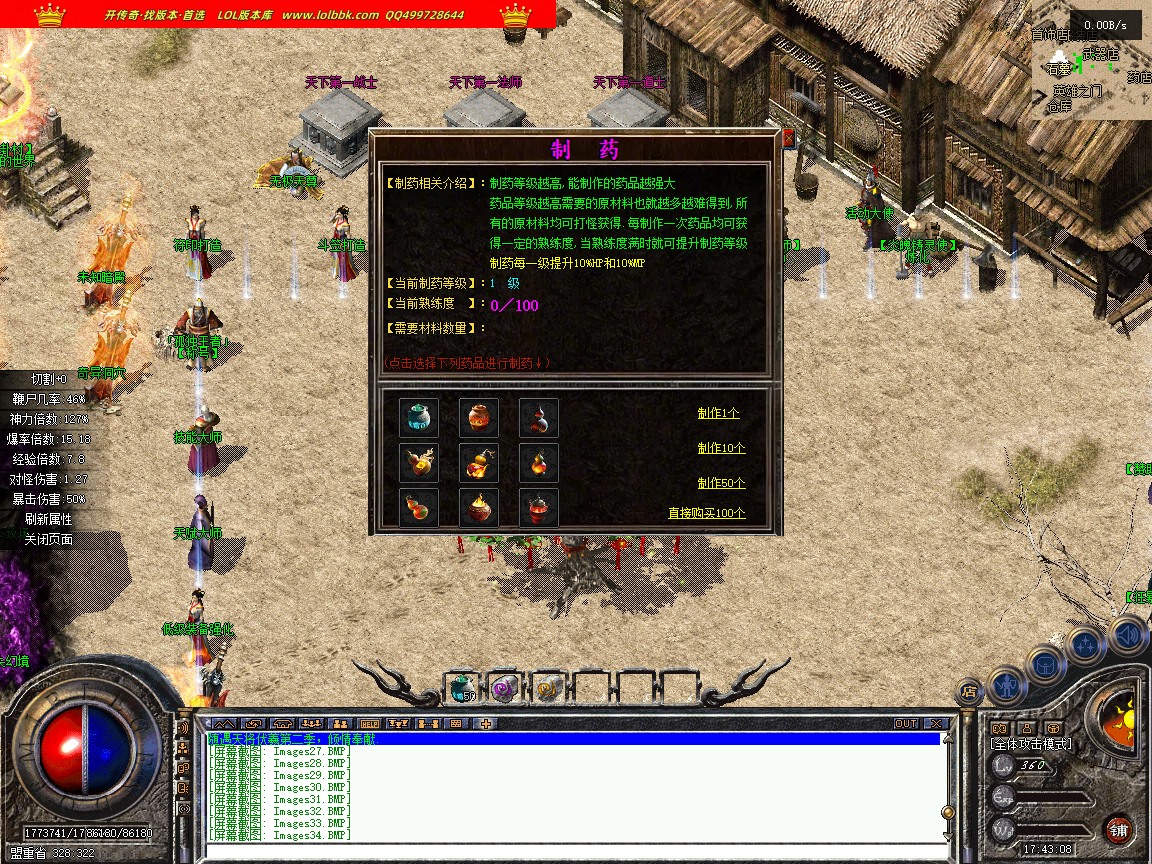Viewport: 1152px width, 864px height.
Task: Click the OUT button on chat bar
Action: [x=905, y=723]
